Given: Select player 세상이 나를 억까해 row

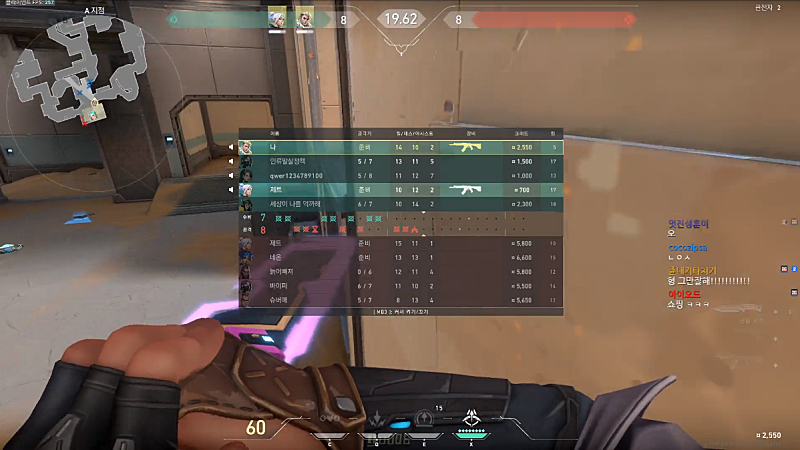Looking at the screenshot, I should 400,204.
